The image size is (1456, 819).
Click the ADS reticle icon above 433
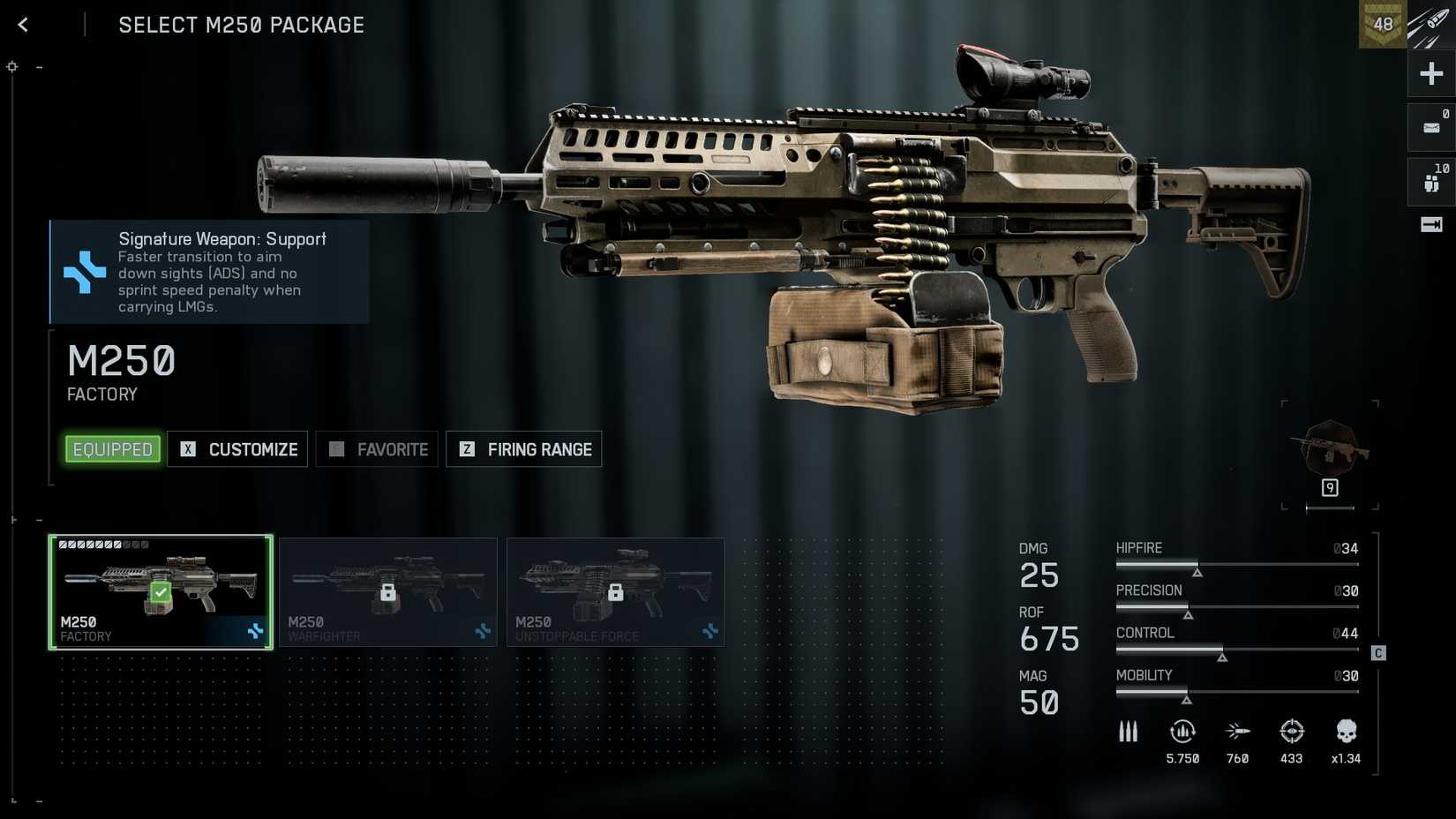(1291, 732)
